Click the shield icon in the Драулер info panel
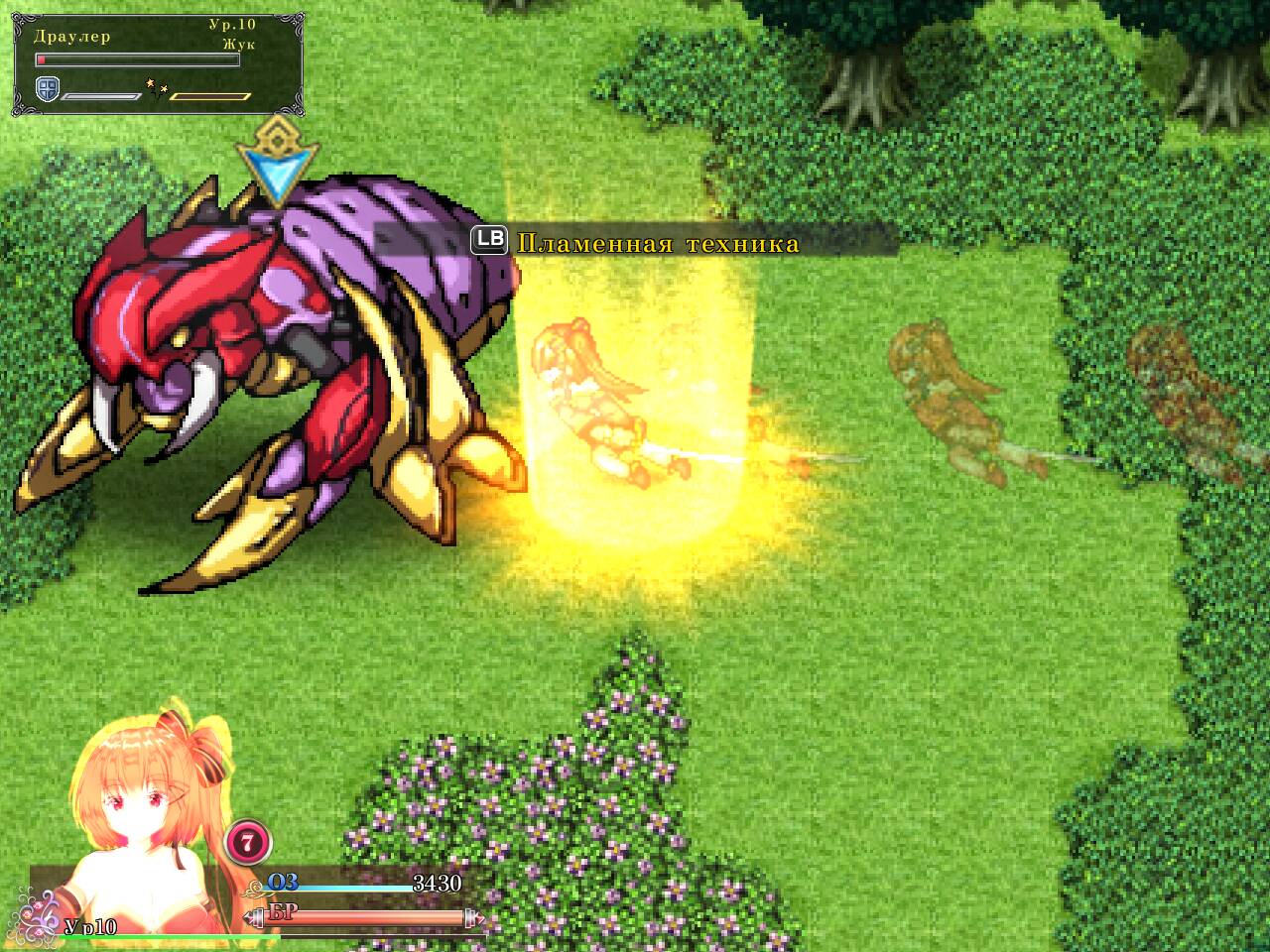 pos(47,89)
